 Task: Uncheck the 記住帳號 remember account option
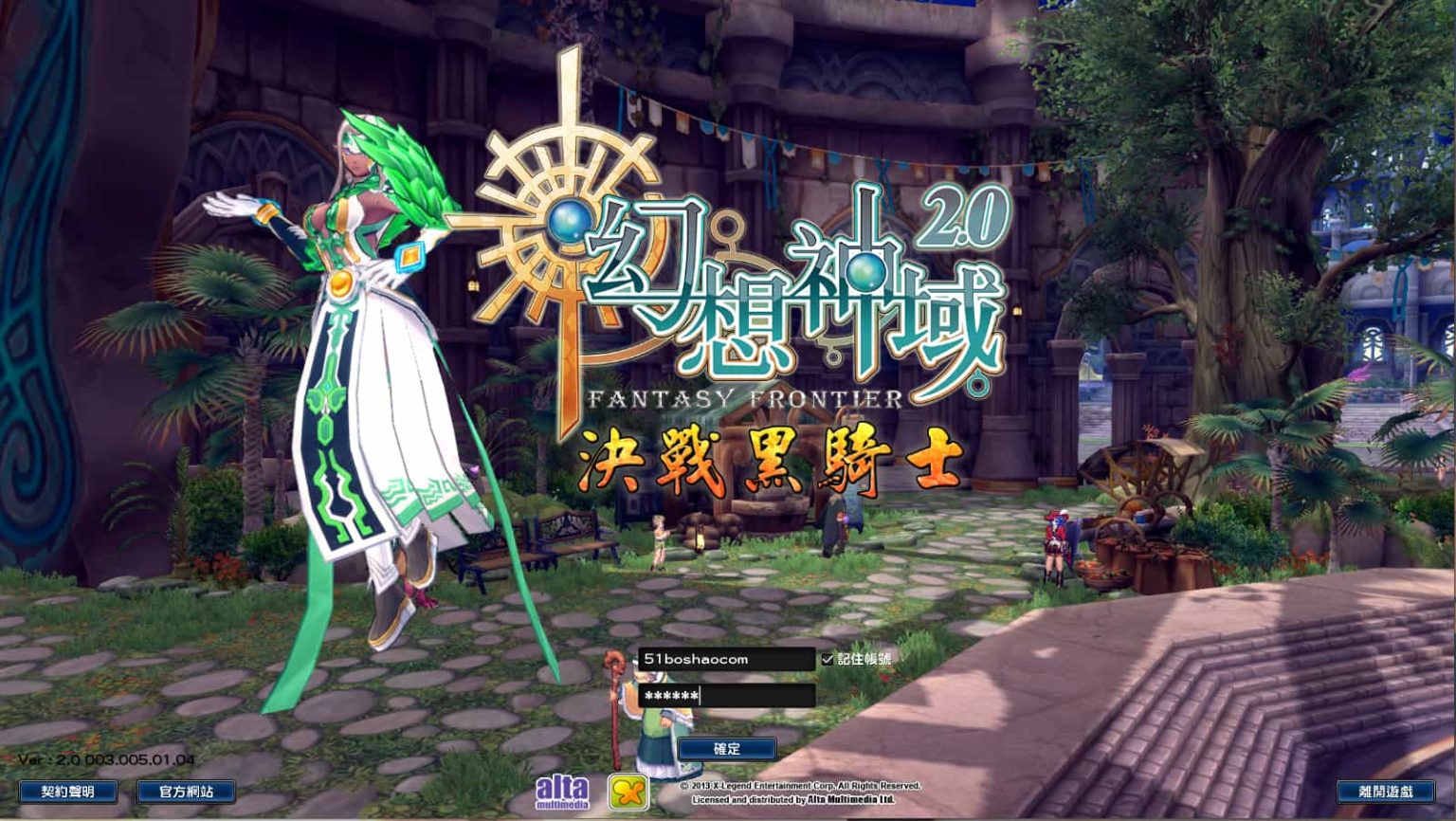[x=826, y=661]
